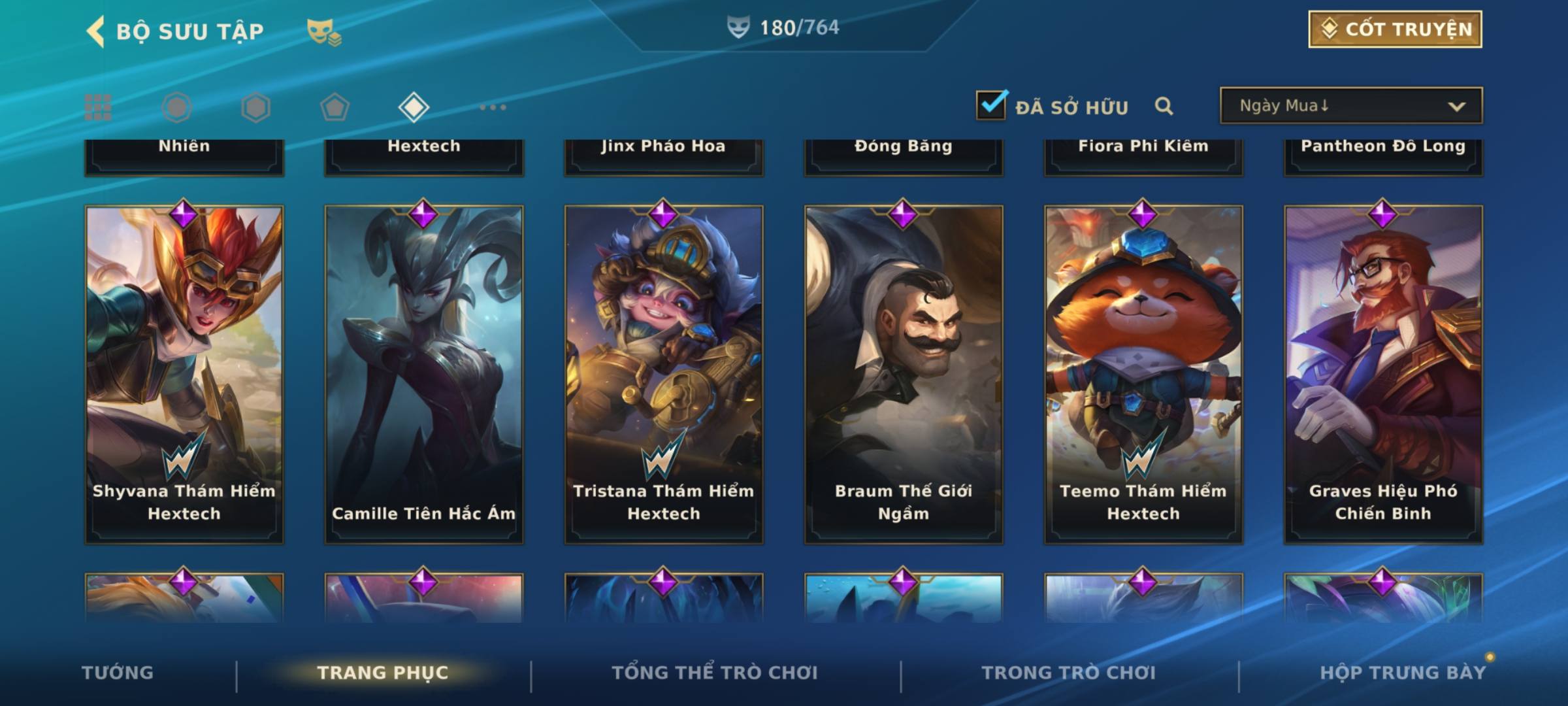
Task: Select the grid all-rarities filter icon
Action: click(98, 107)
